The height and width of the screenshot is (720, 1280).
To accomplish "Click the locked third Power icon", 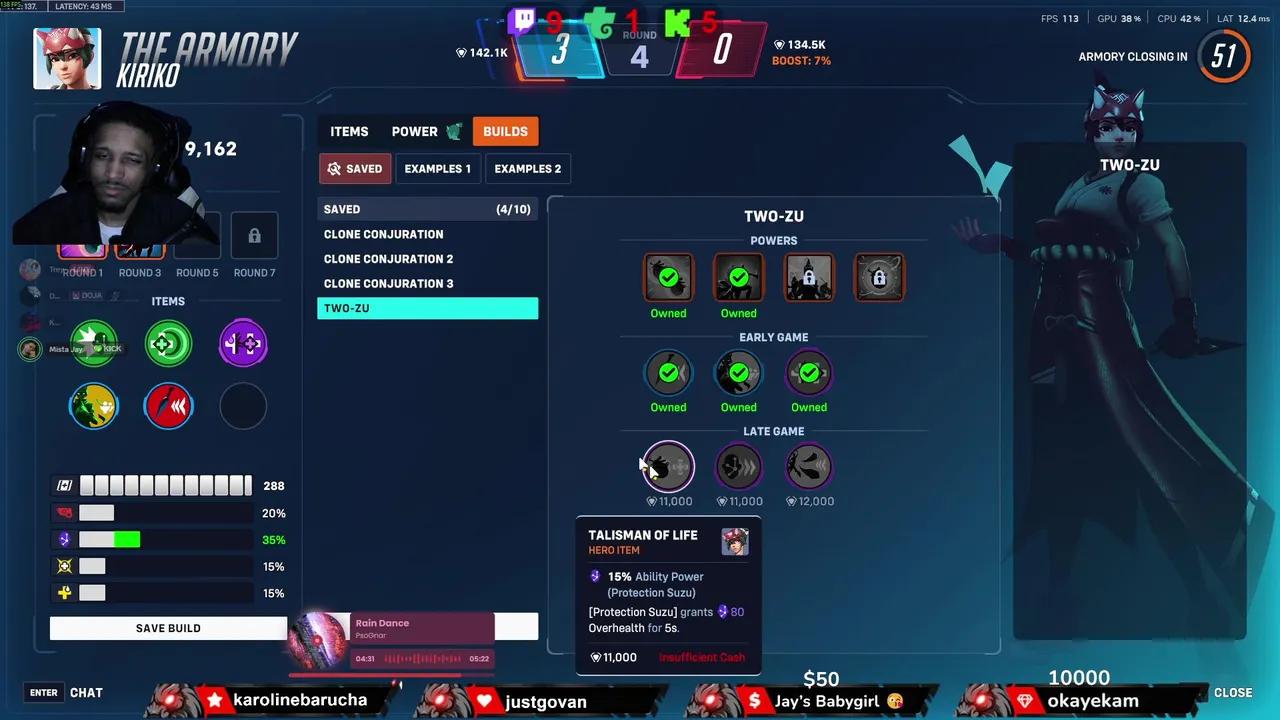I will (808, 277).
